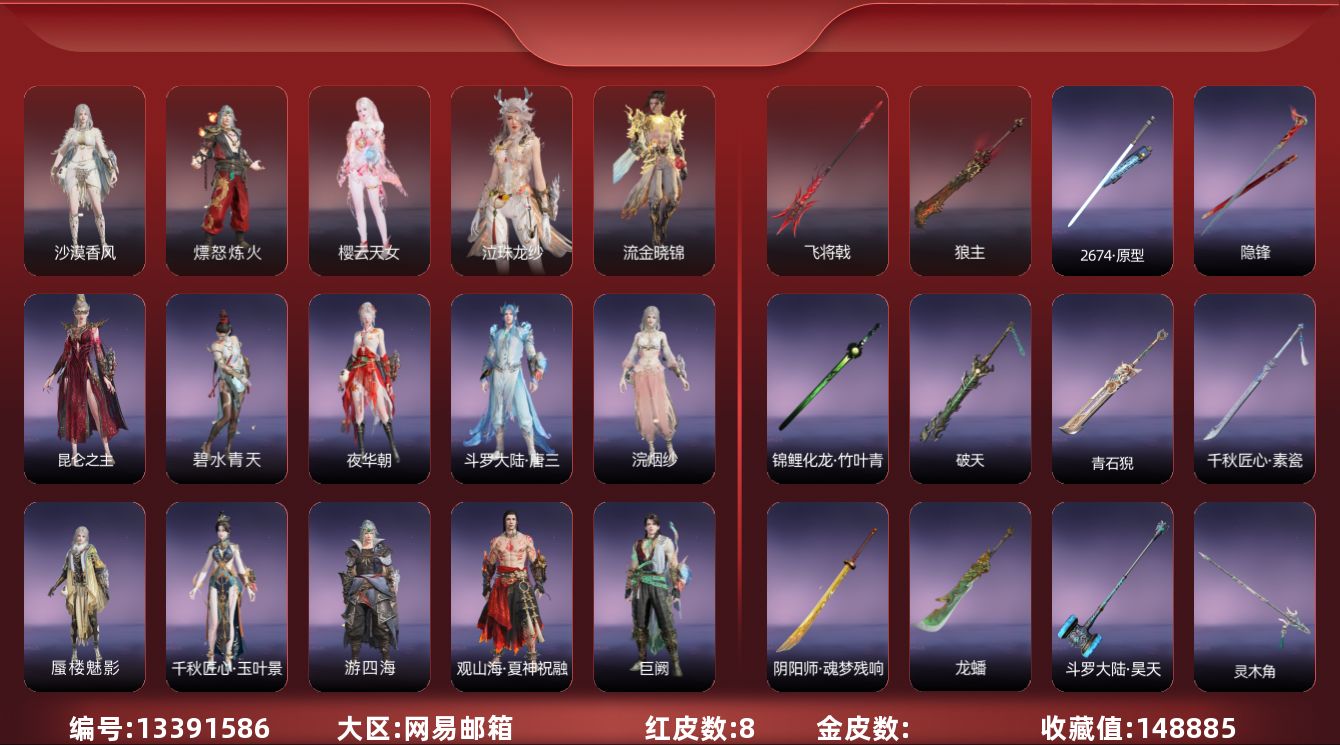Viewport: 1340px width, 745px height.
Task: Open the 观山海·夏神祝融 skin card
Action: (x=512, y=596)
